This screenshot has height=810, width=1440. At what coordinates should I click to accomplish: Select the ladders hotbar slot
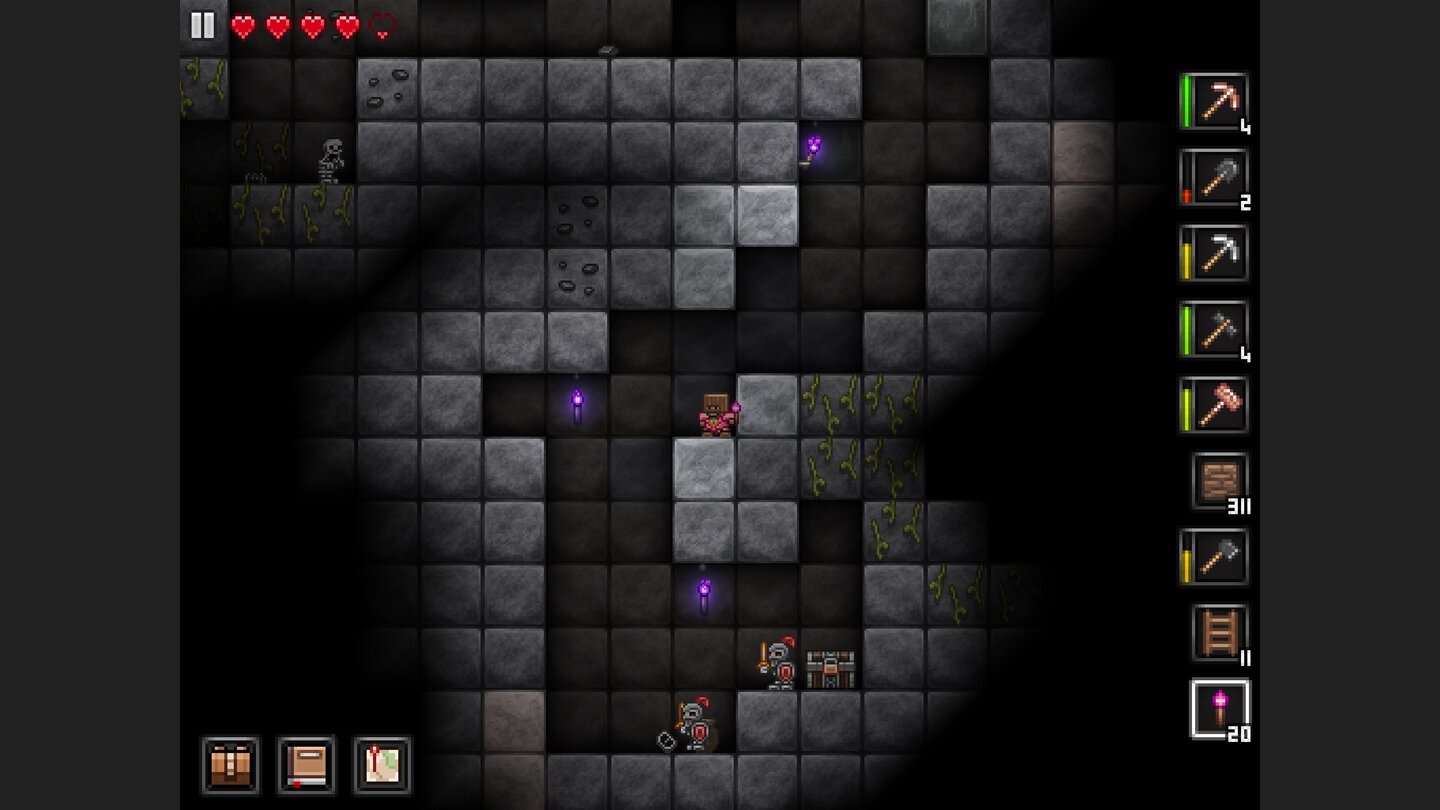[x=1213, y=633]
